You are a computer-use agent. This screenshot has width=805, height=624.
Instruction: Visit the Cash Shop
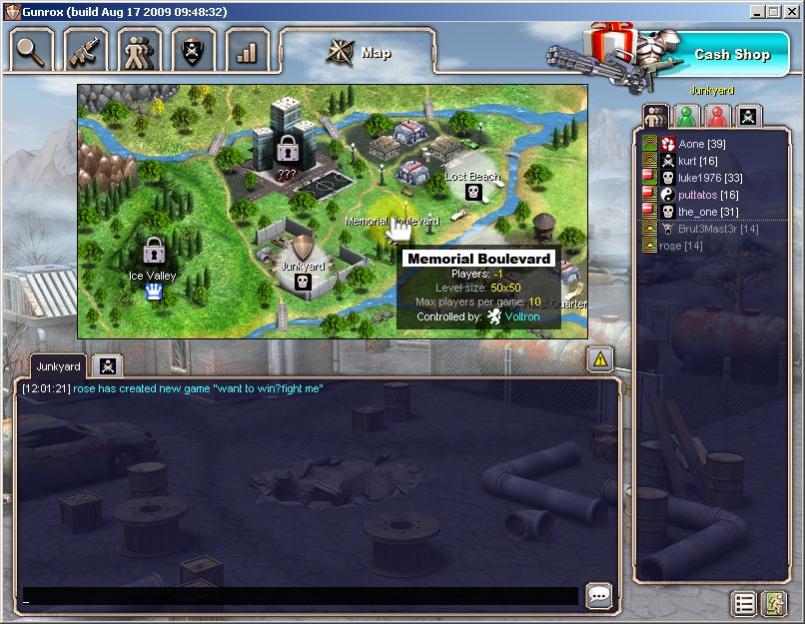click(x=732, y=54)
